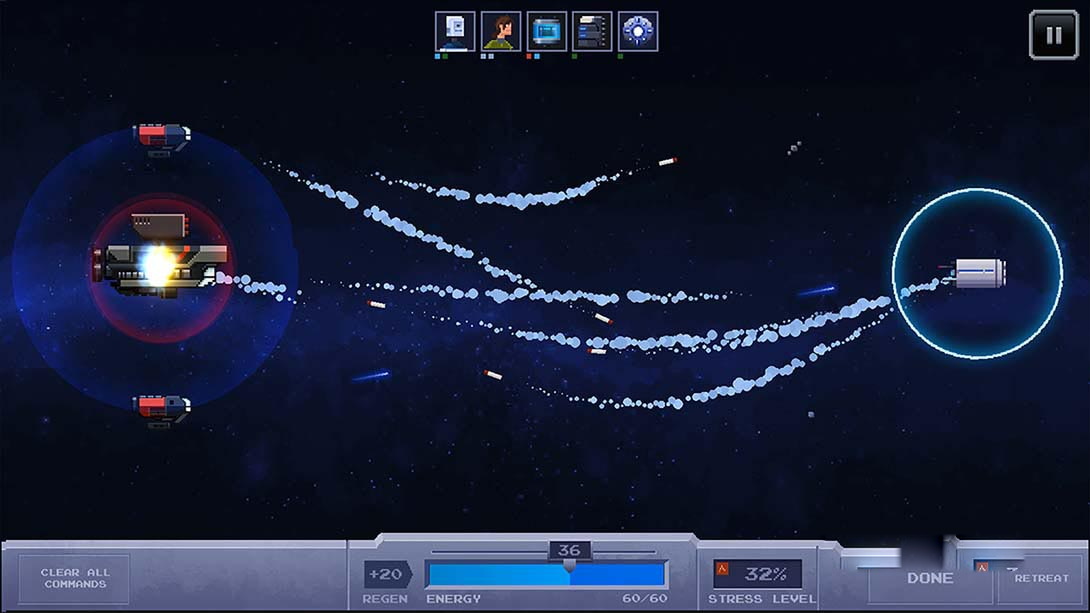Viewport: 1090px width, 613px height.
Task: Select the computer terminal crew icon
Action: [455, 32]
